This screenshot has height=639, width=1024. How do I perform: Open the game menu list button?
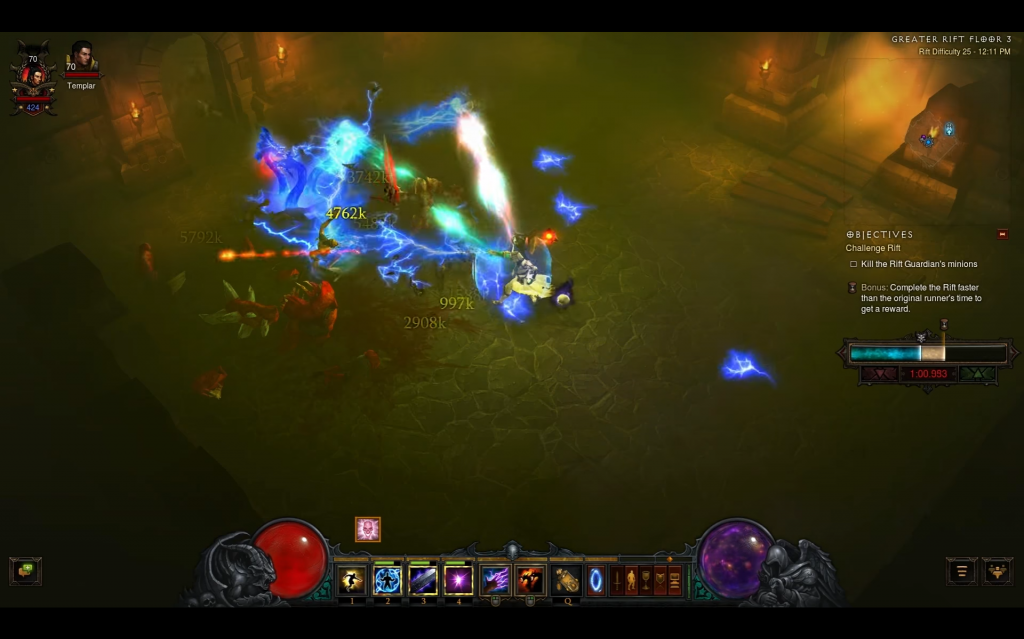(x=962, y=571)
